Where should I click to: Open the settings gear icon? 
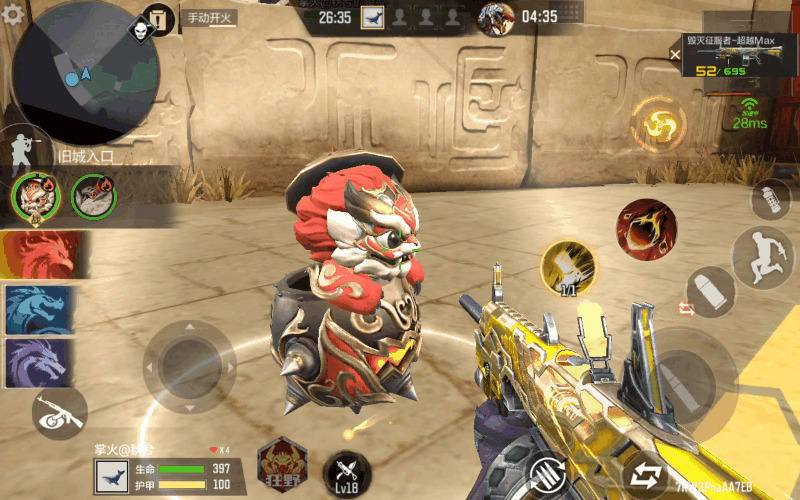tap(12, 15)
